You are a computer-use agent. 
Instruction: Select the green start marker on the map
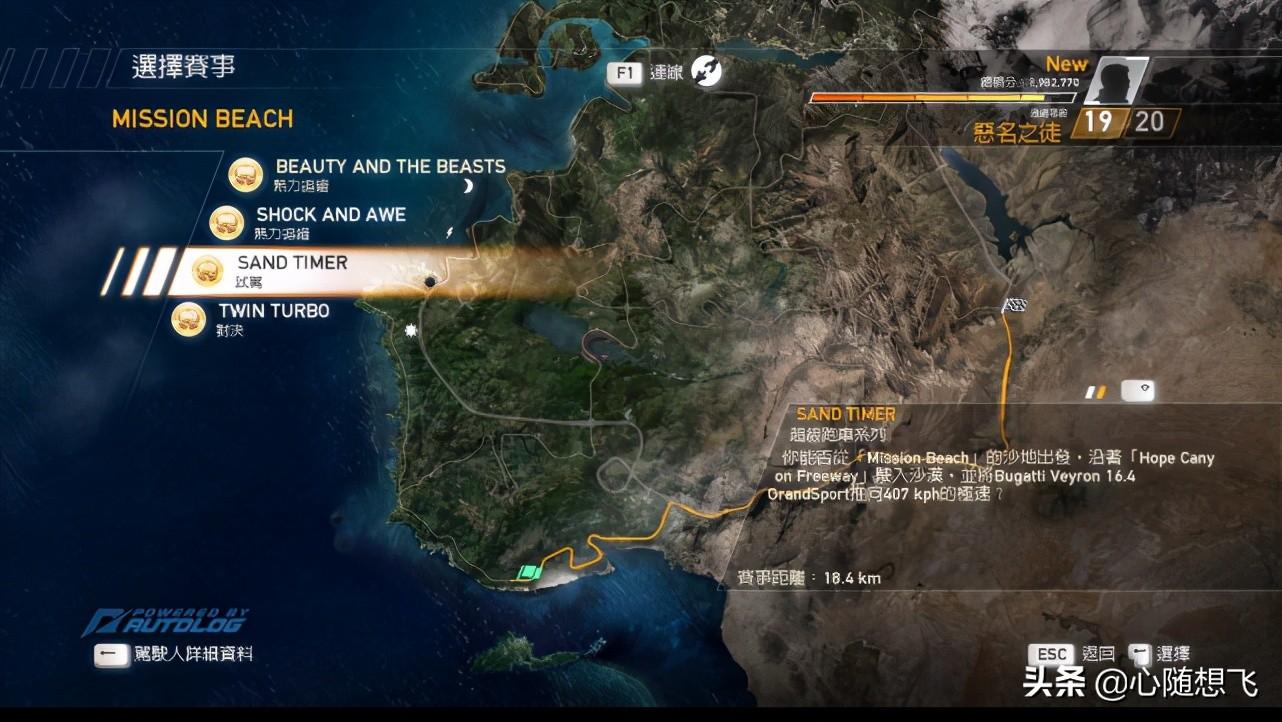(x=528, y=572)
